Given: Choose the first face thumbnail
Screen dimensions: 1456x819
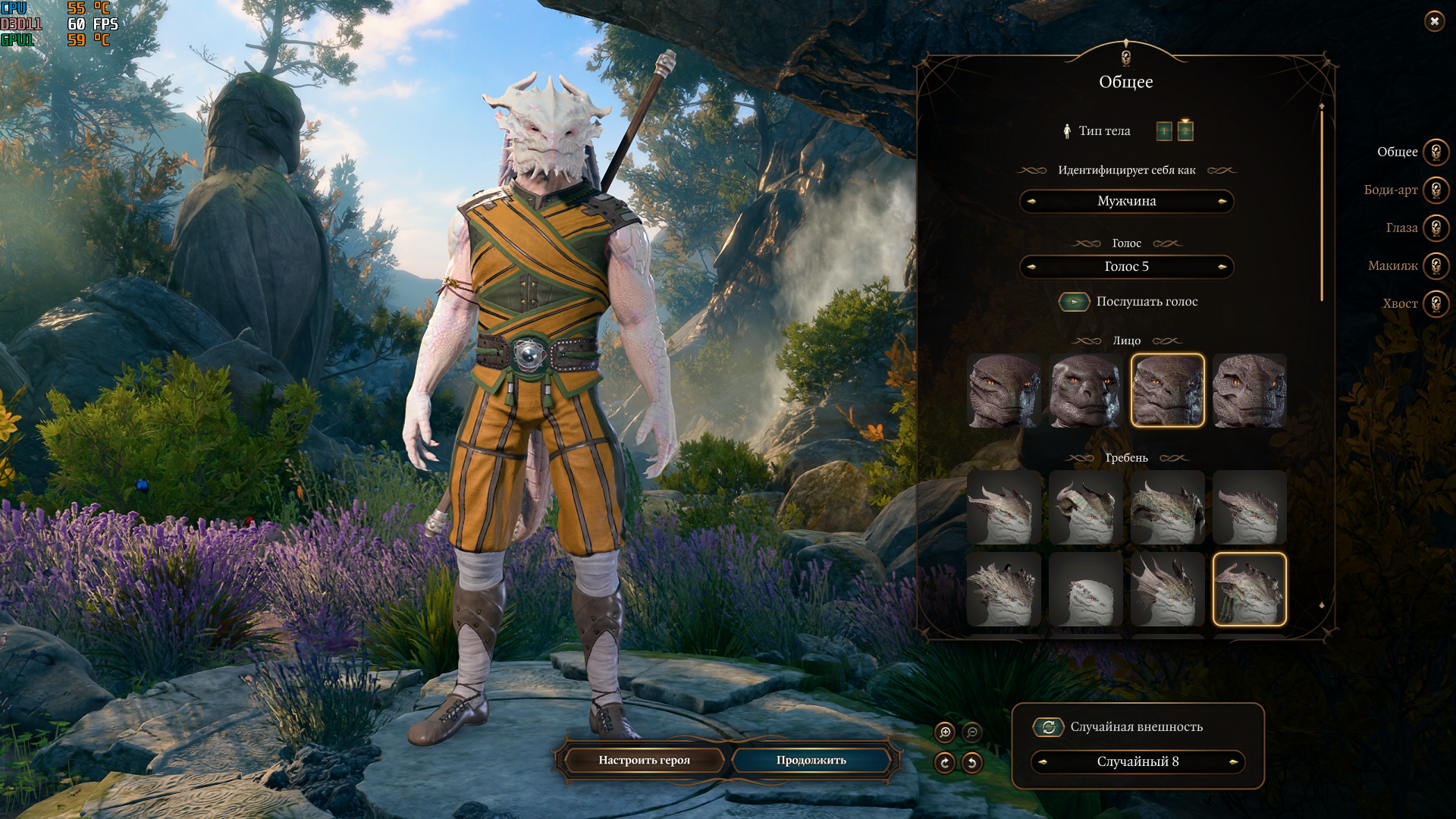Looking at the screenshot, I should pos(1004,391).
